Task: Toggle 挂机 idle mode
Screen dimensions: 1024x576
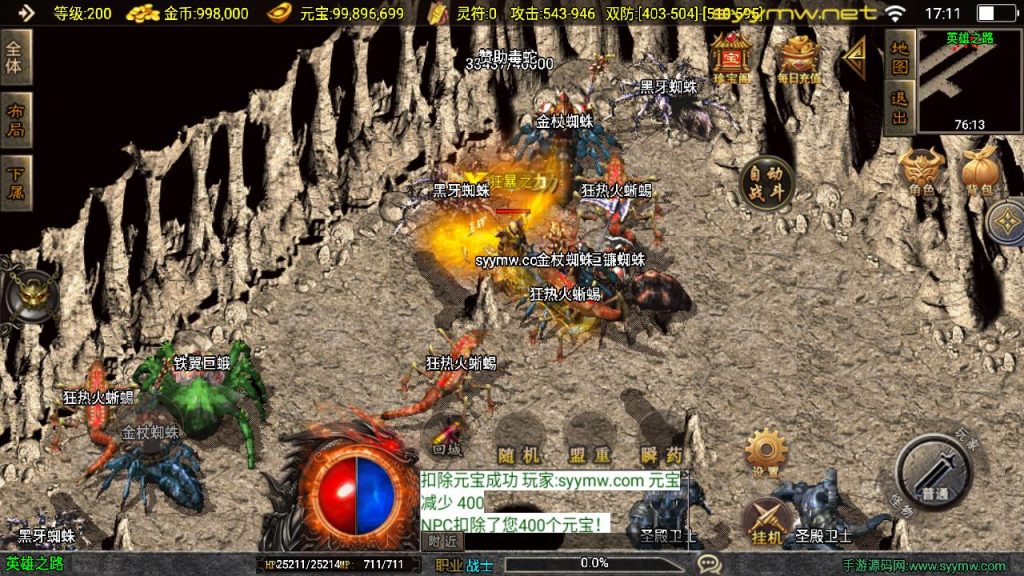Action: (766, 520)
